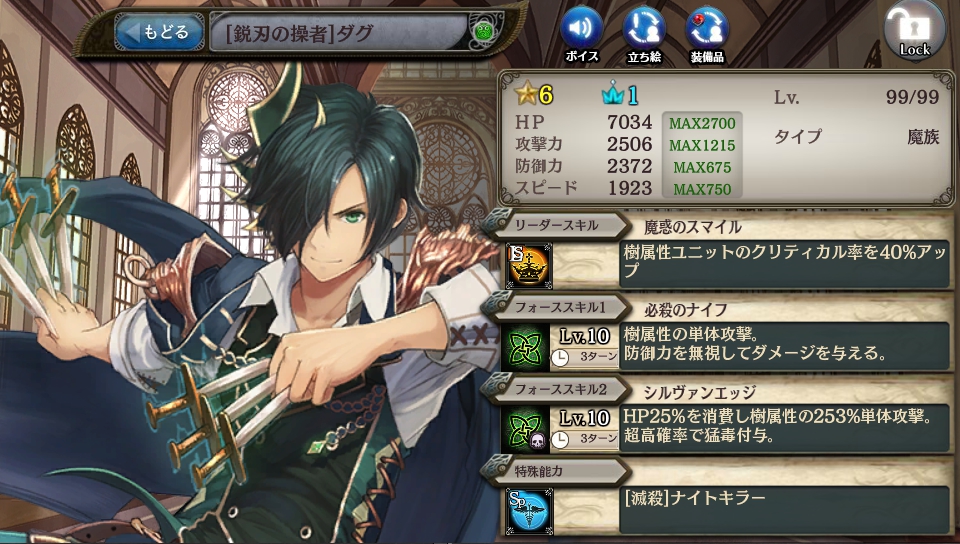Play the character voice (ボイス)
This screenshot has width=960, height=544.
point(581,27)
